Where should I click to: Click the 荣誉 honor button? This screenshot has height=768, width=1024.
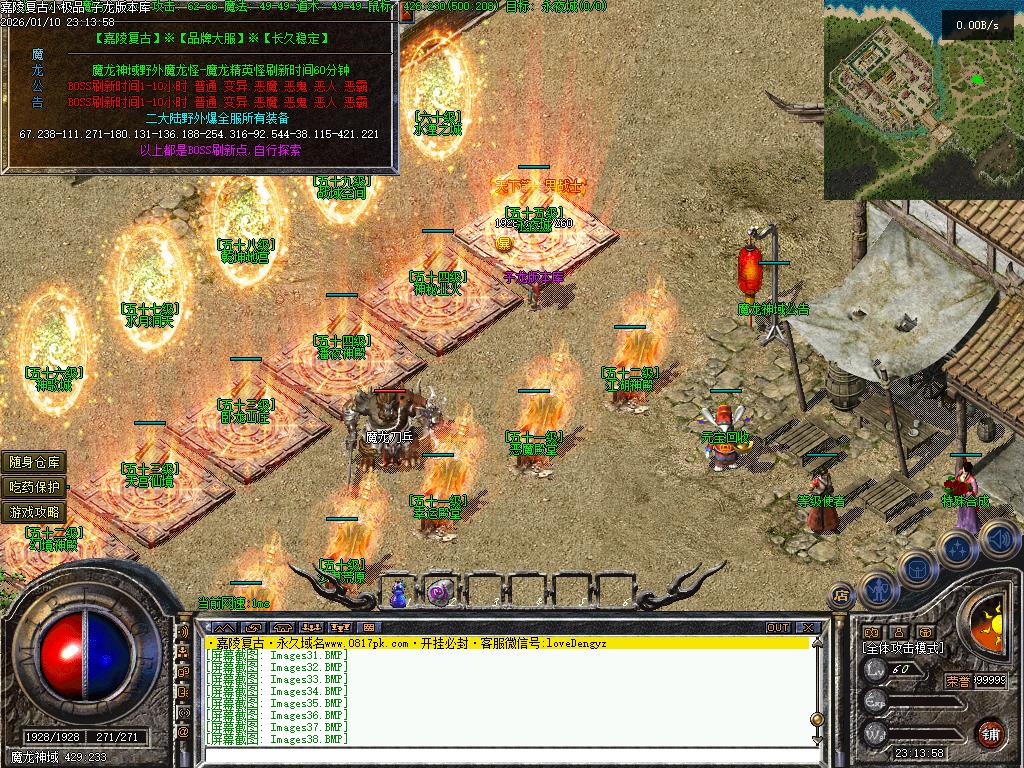pyautogui.click(x=957, y=680)
